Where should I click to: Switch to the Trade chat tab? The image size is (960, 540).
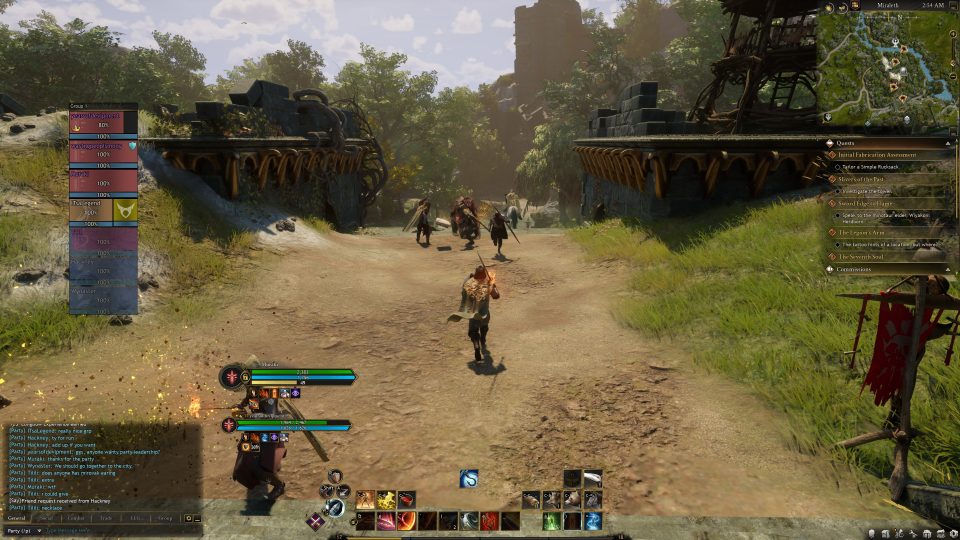point(105,519)
